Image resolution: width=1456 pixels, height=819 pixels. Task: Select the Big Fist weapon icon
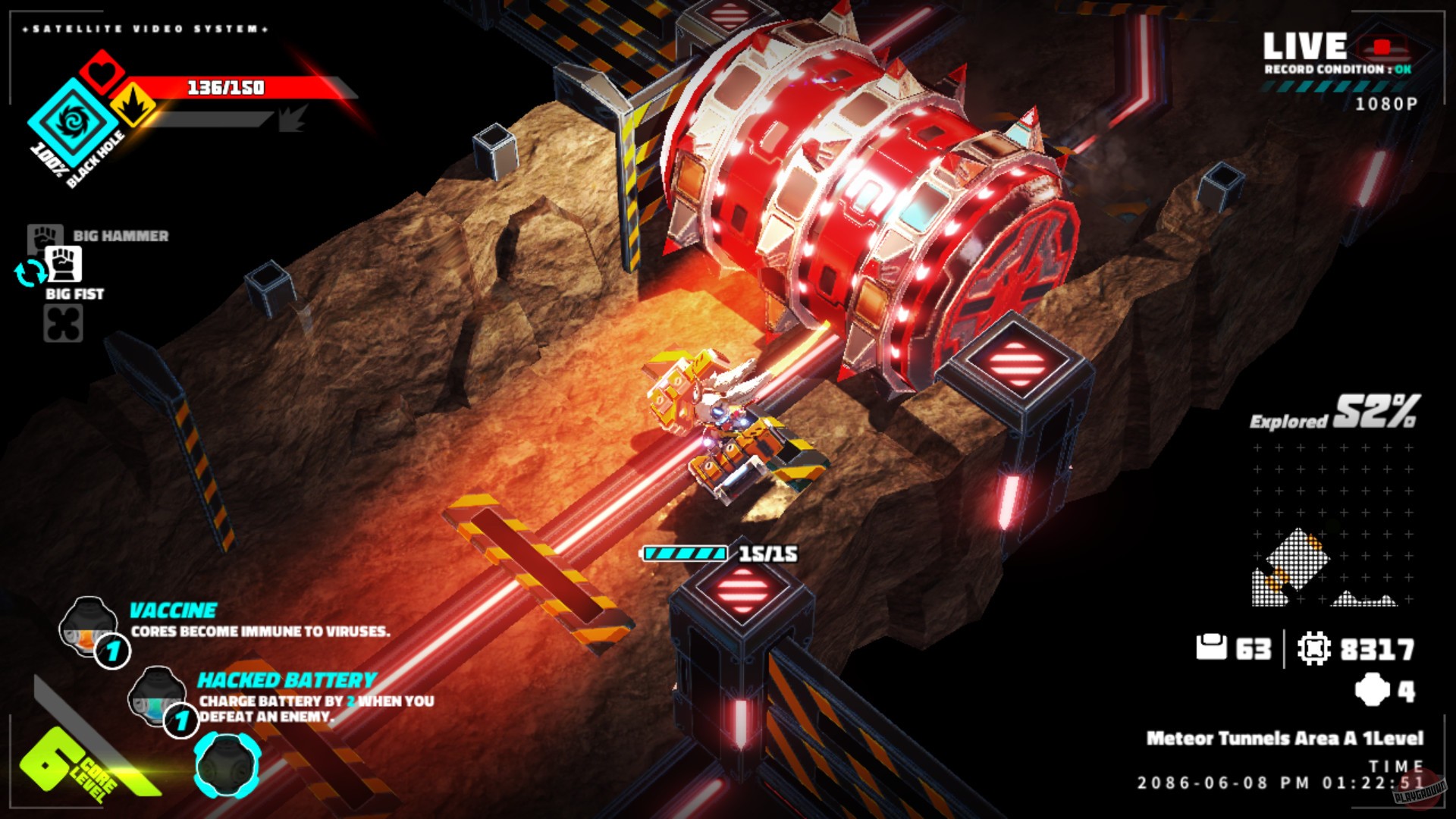tap(64, 265)
